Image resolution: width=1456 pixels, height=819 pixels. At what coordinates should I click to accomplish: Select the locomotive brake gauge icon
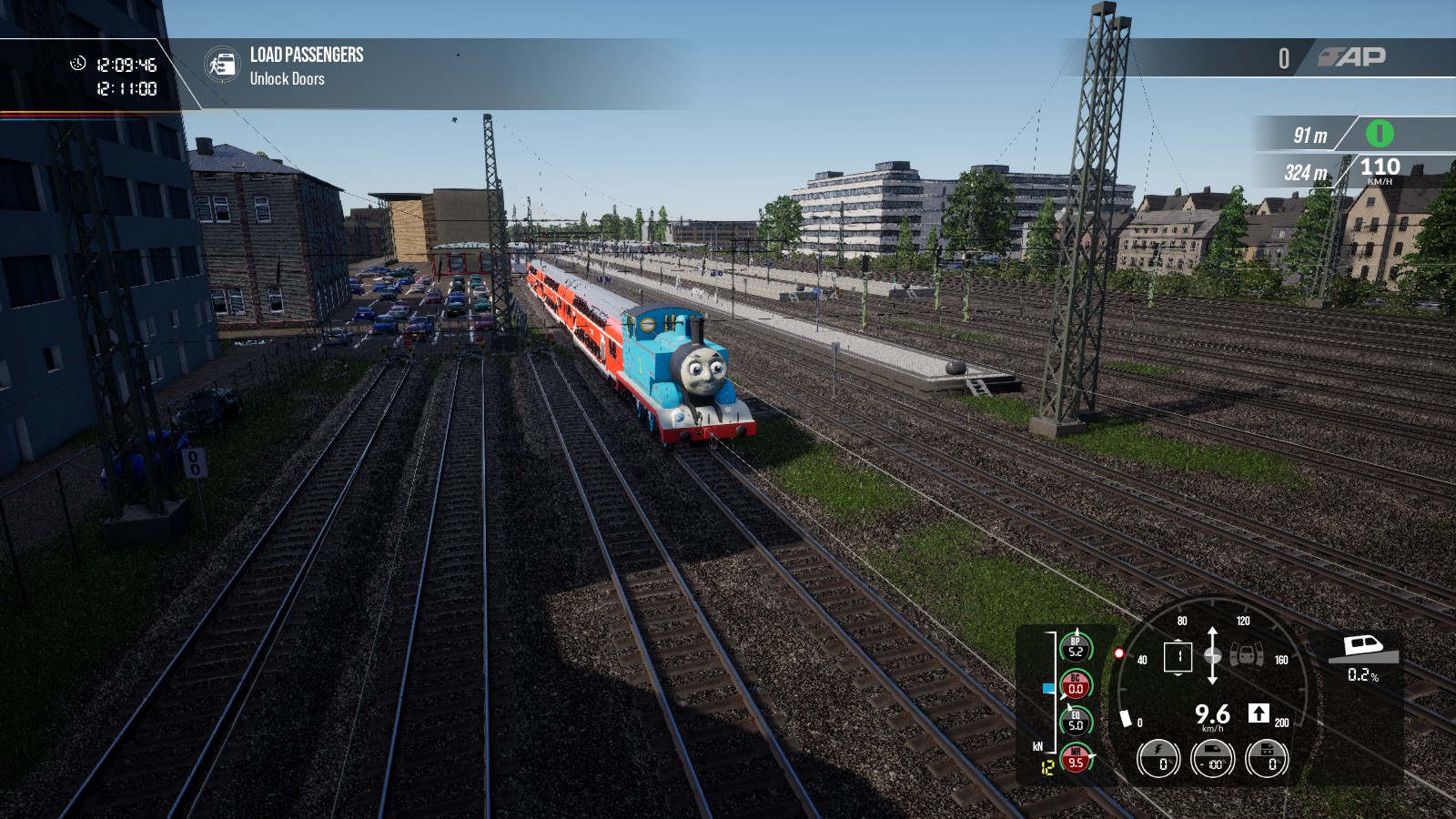[x=1267, y=758]
